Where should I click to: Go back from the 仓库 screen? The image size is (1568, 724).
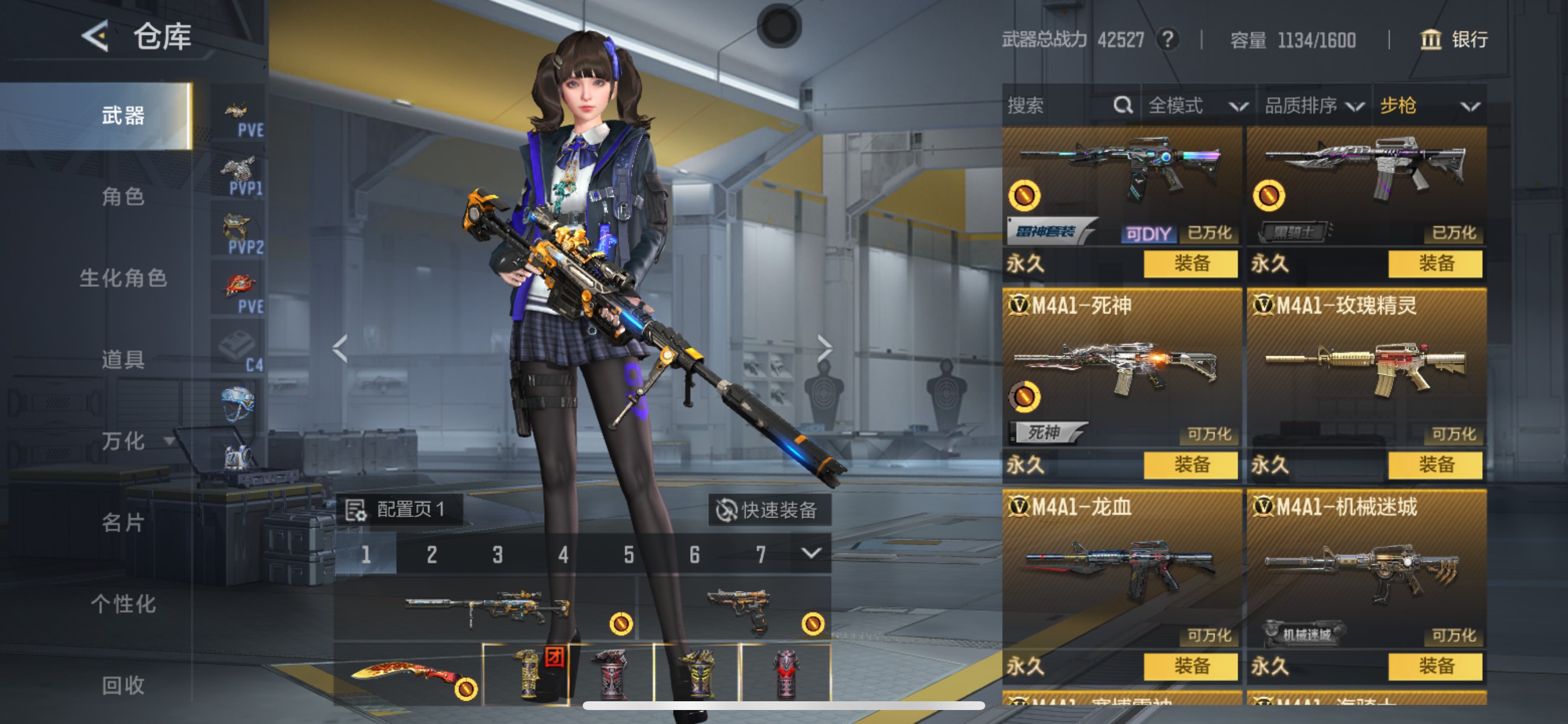[96, 37]
